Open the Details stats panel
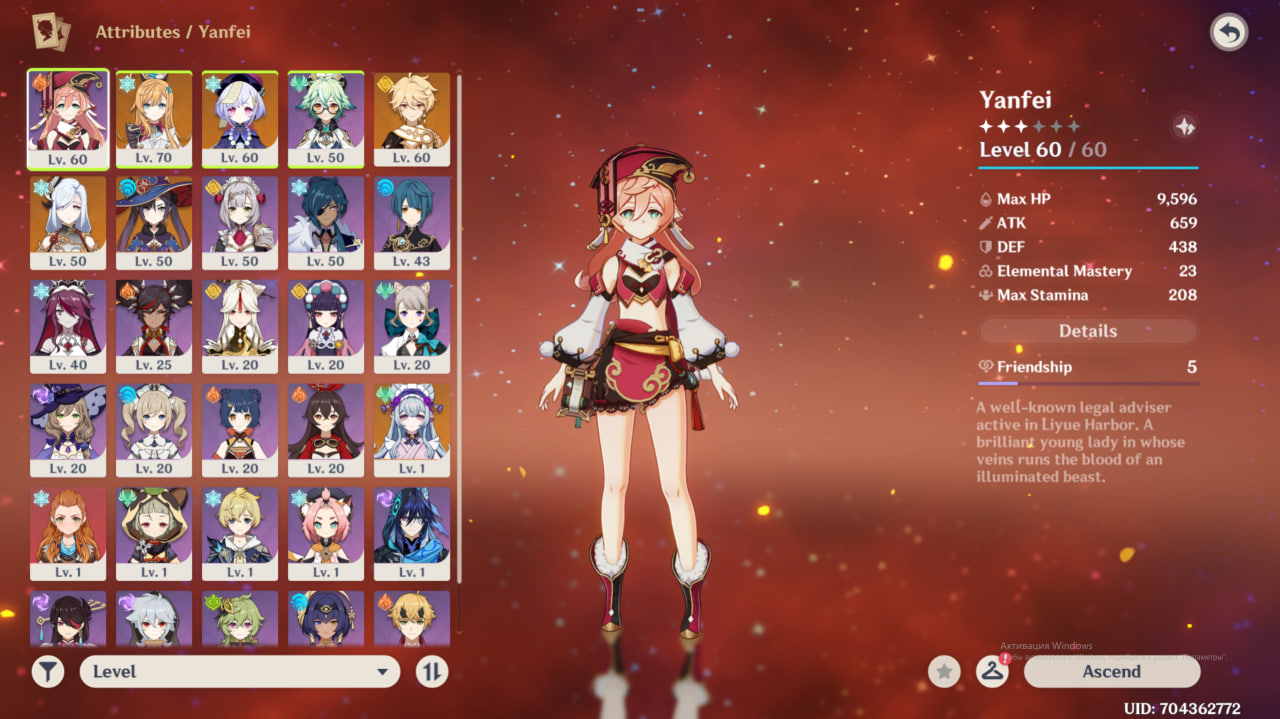Screen dimensions: 1280x719 (1087, 331)
